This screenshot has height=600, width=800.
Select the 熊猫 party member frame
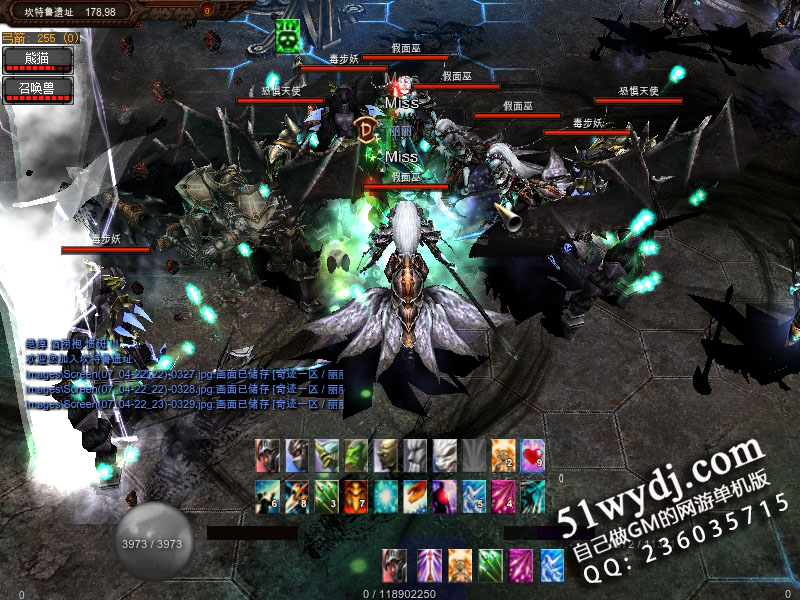click(x=38, y=58)
